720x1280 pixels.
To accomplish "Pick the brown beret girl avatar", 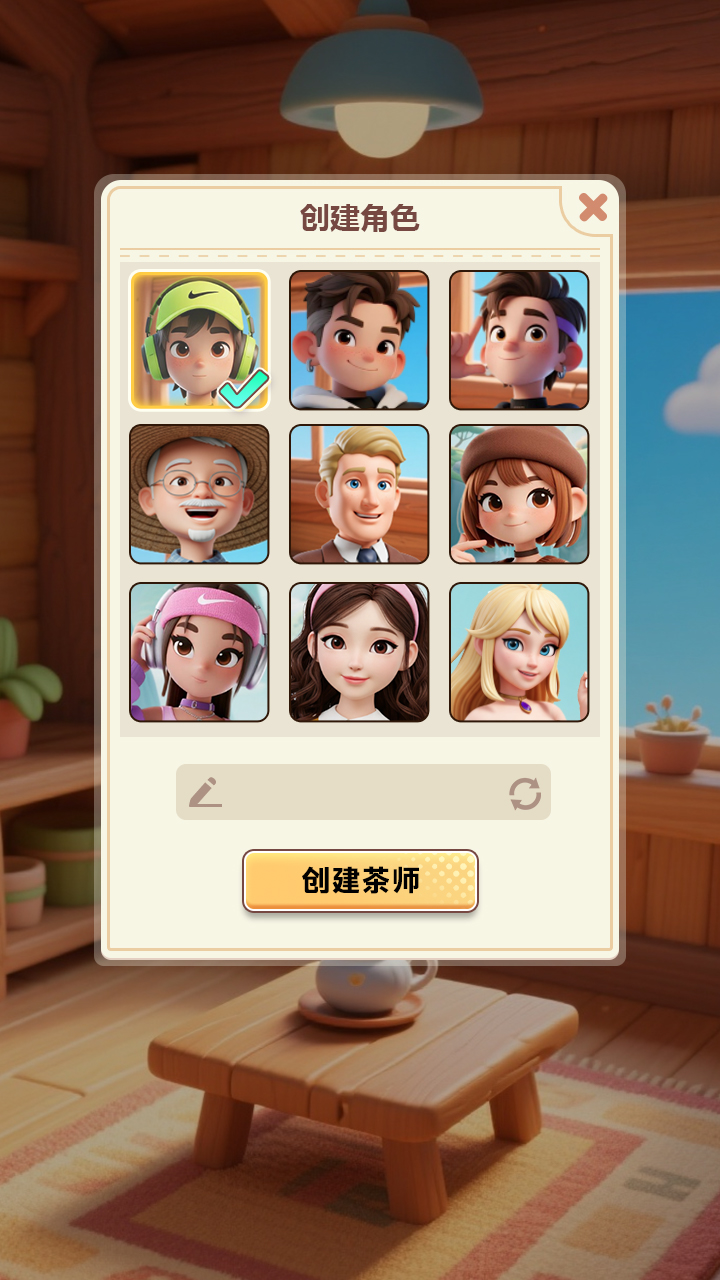I will pos(519,494).
